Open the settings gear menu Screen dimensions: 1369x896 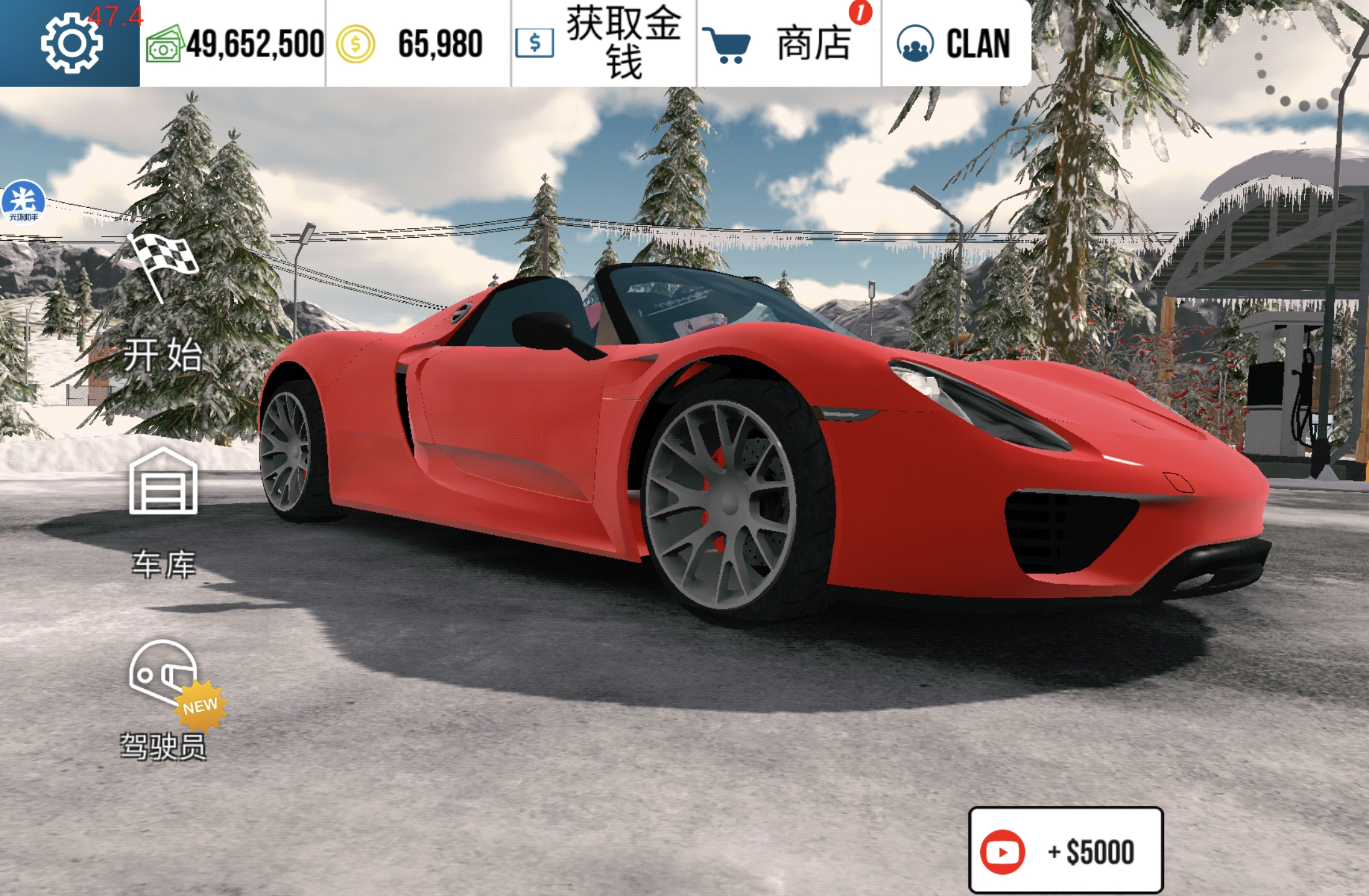pos(71,44)
